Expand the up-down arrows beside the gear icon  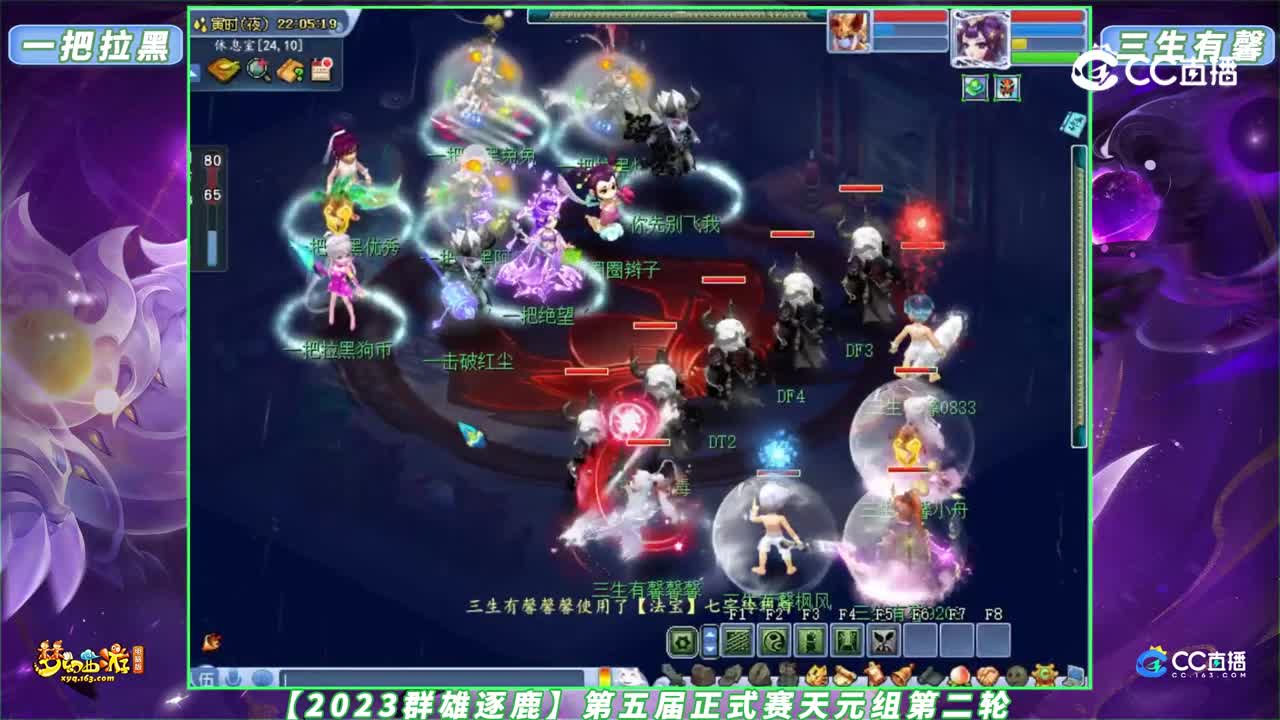click(x=709, y=639)
